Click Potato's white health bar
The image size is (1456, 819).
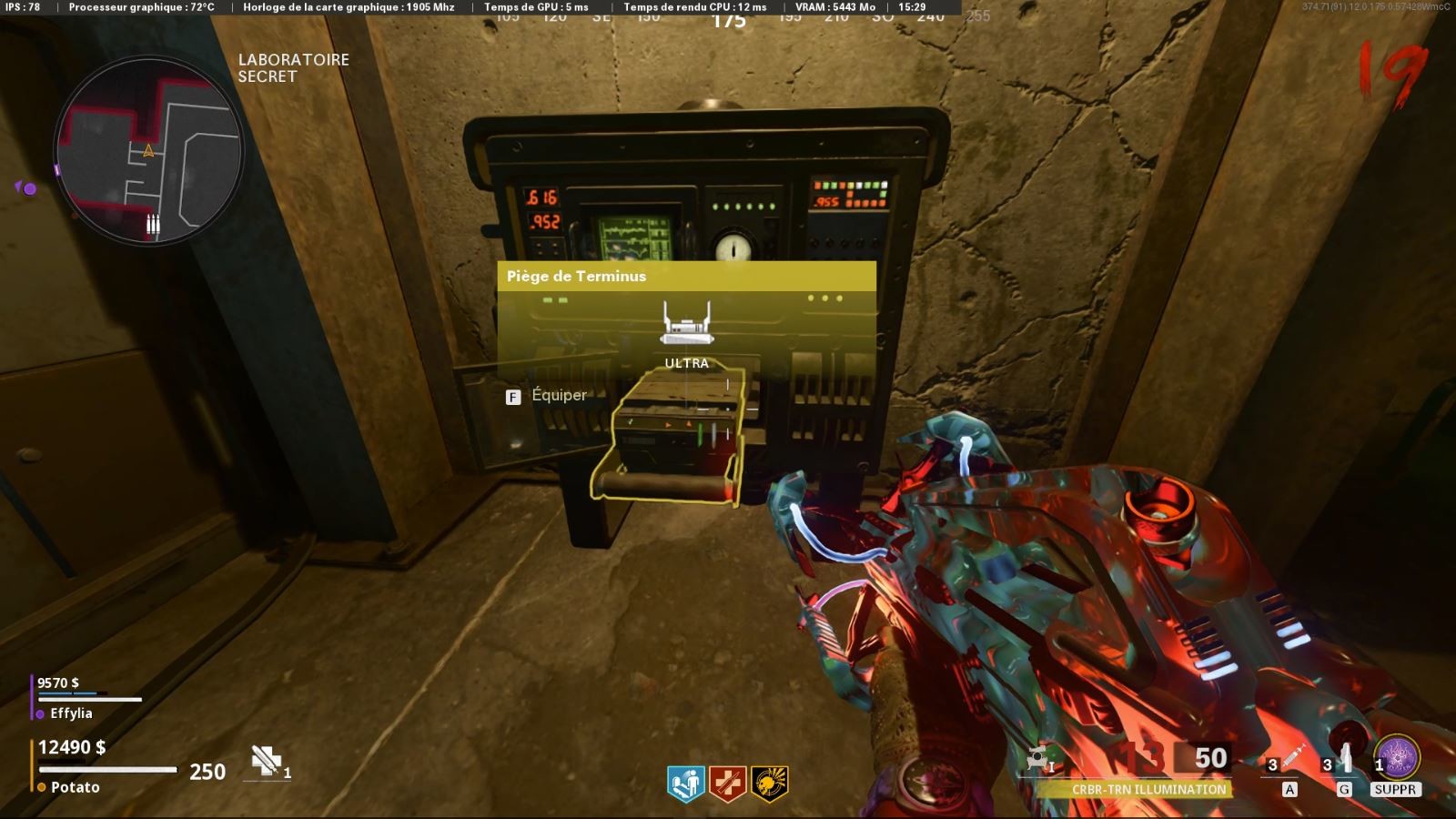[x=109, y=769]
